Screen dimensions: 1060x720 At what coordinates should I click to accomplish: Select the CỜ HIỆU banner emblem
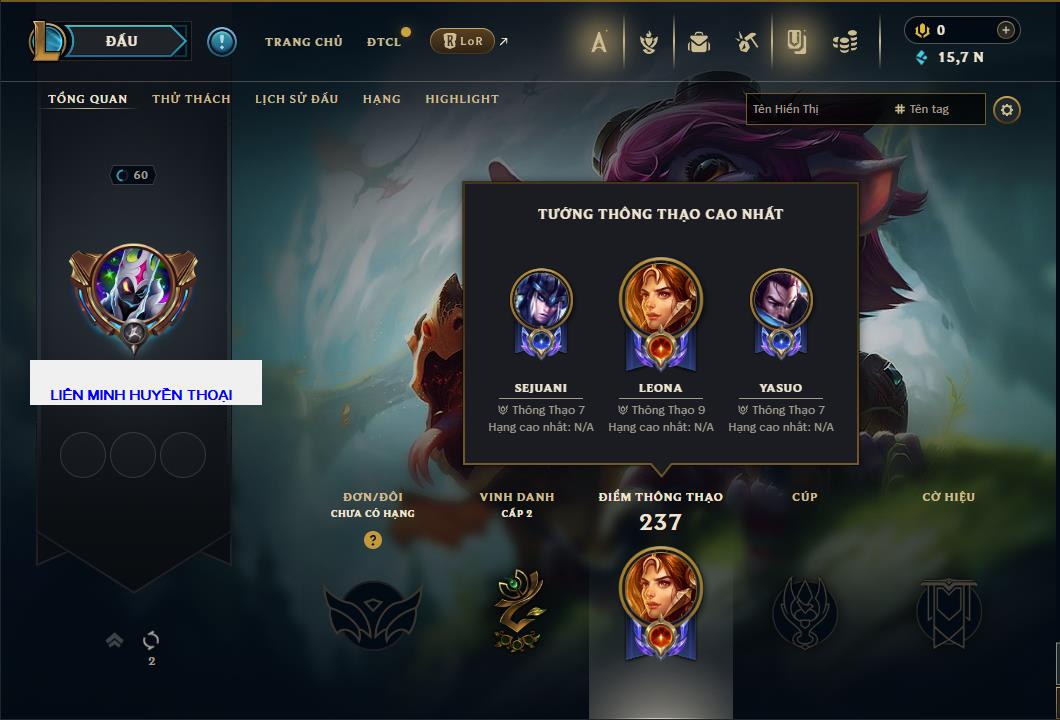click(x=948, y=610)
